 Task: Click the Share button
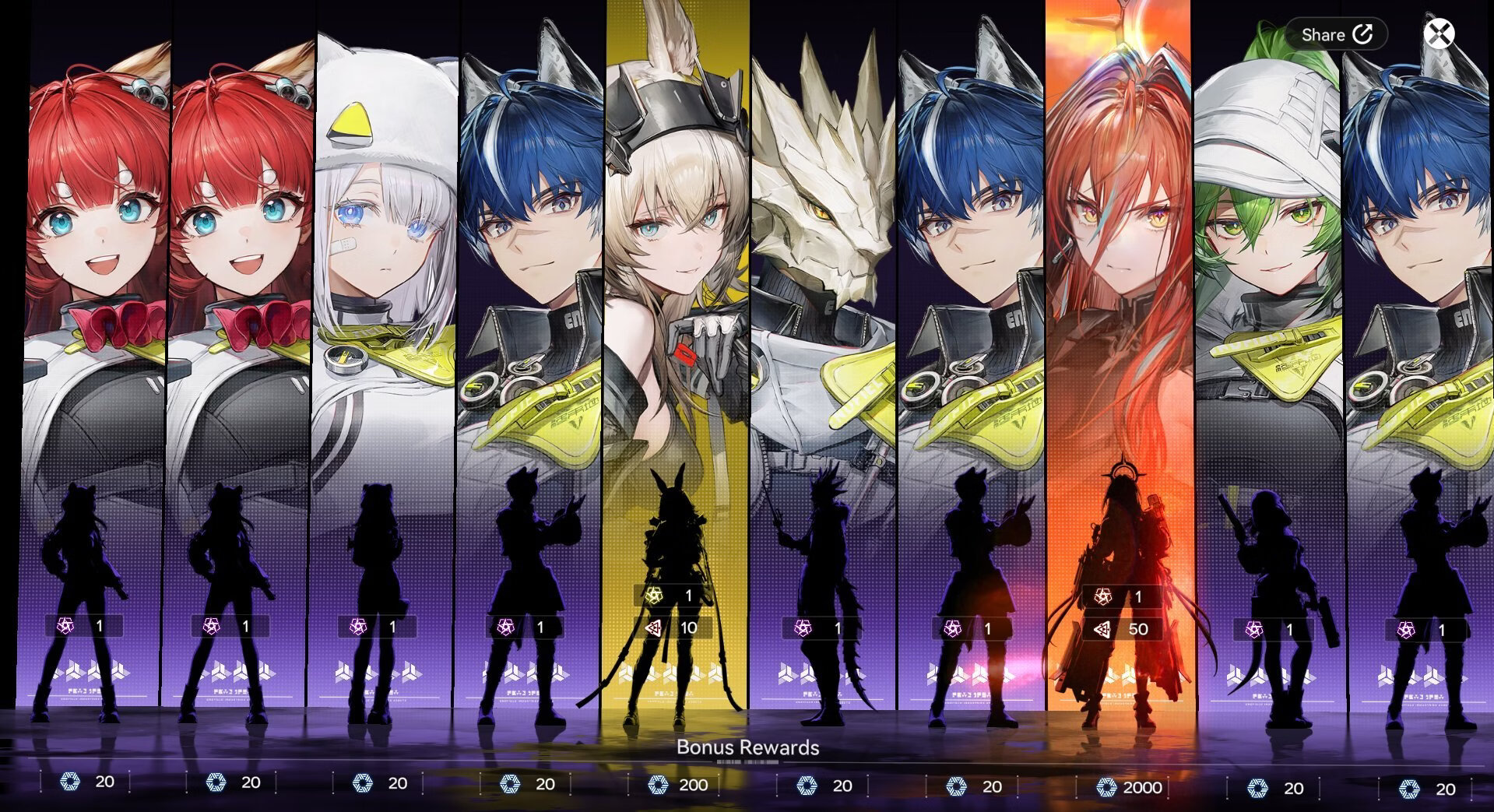(1336, 34)
